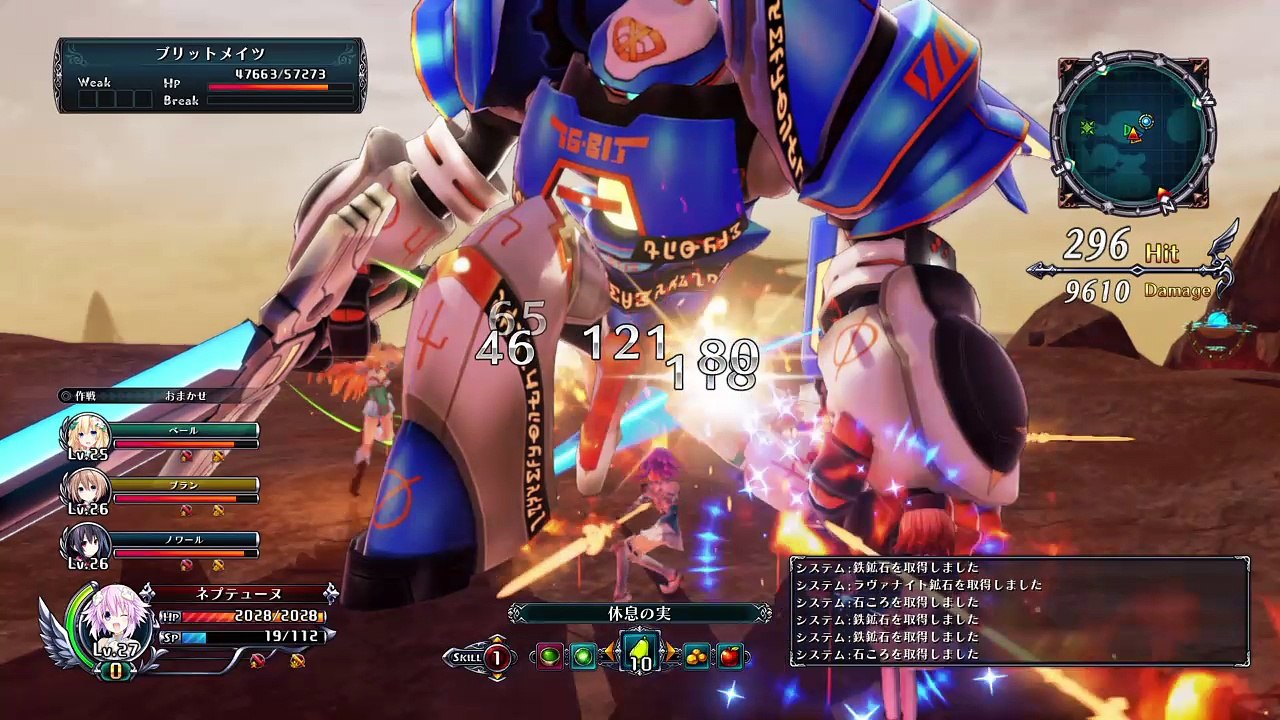Use the selected yellow-green fruit item
Image resolution: width=1280 pixels, height=720 pixels.
[640, 654]
